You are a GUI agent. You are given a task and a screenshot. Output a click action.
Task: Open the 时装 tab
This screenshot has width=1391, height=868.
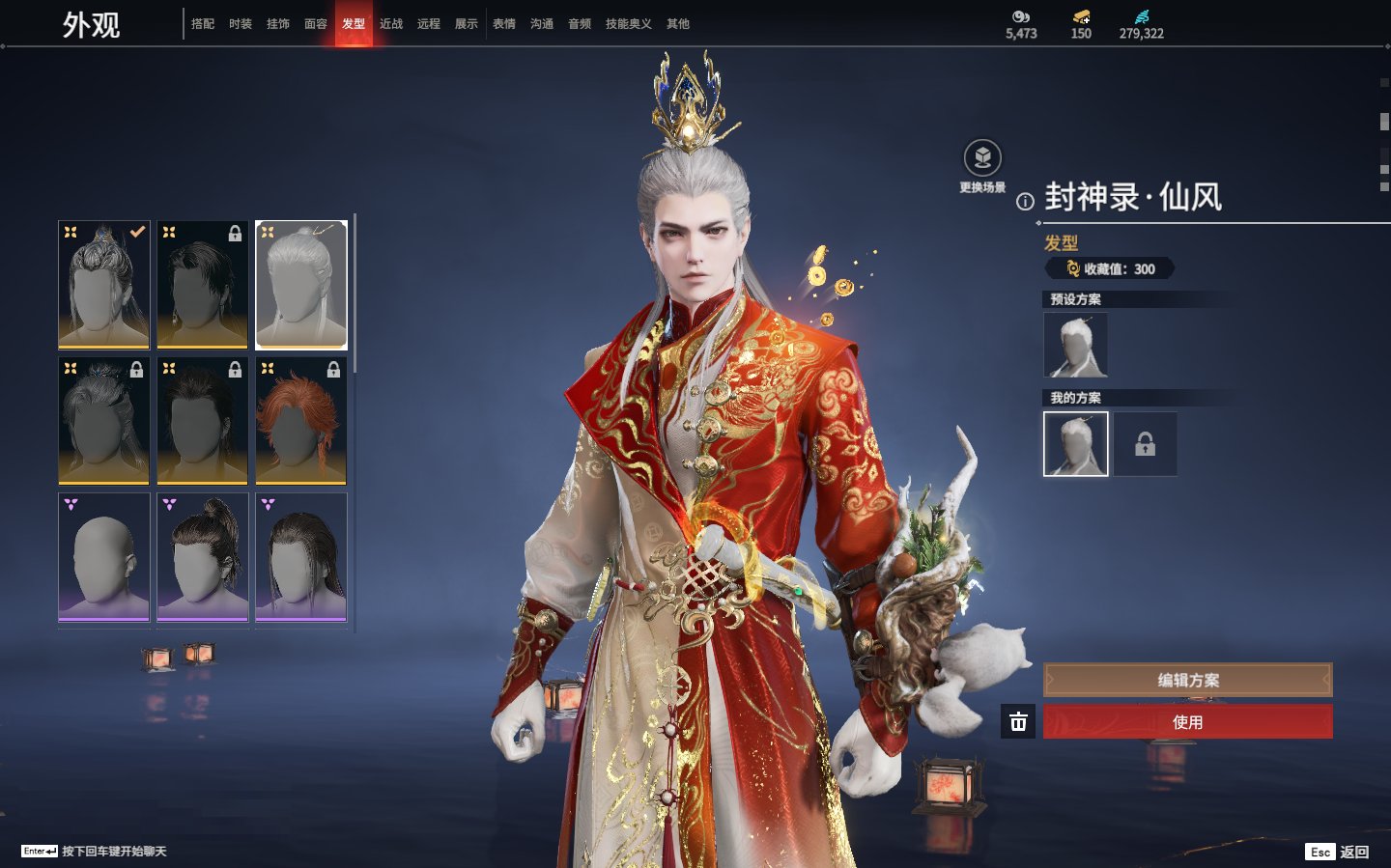tap(241, 24)
